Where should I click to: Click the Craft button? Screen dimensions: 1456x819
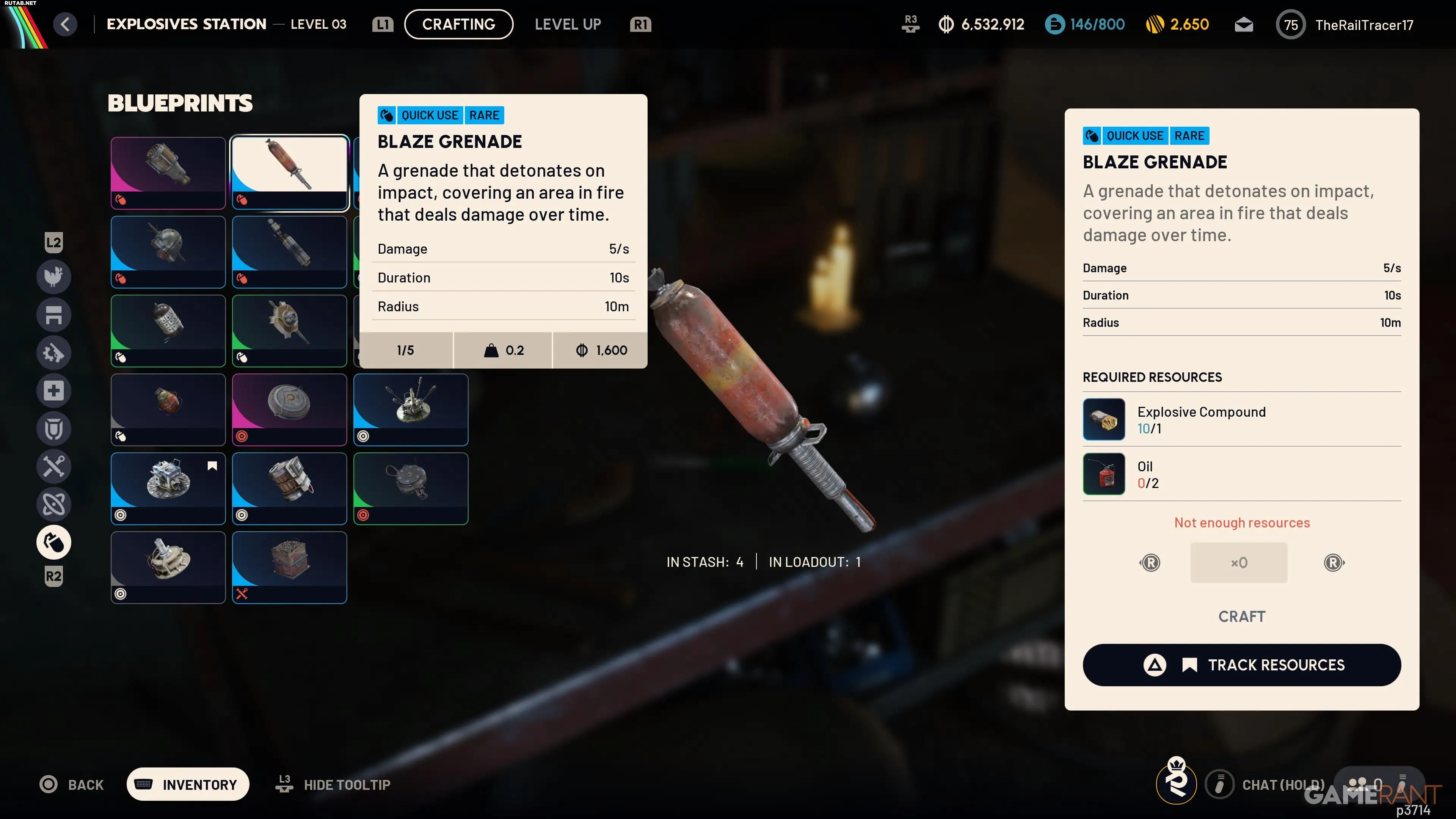click(x=1241, y=616)
